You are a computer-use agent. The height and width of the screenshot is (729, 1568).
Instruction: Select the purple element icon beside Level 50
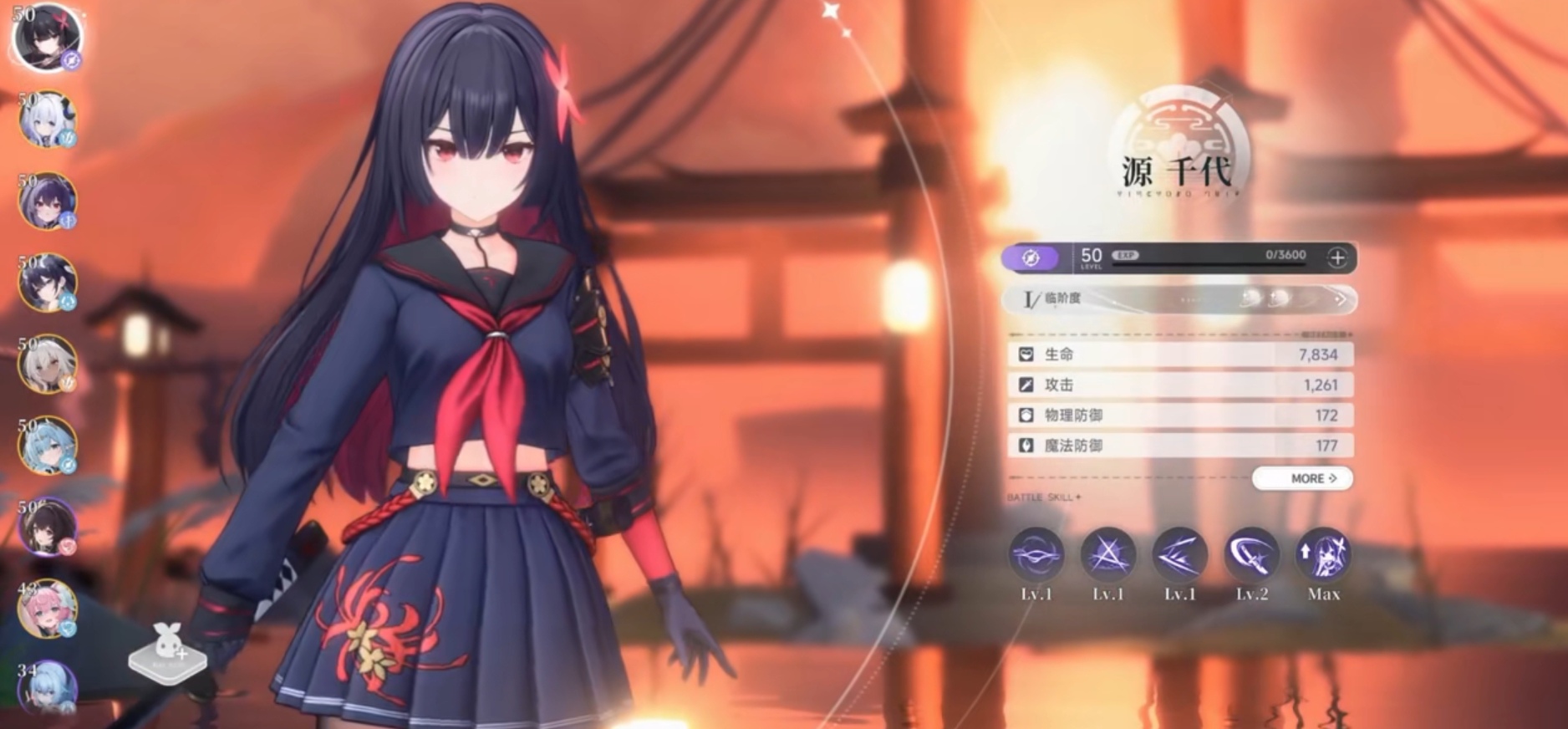(1030, 257)
